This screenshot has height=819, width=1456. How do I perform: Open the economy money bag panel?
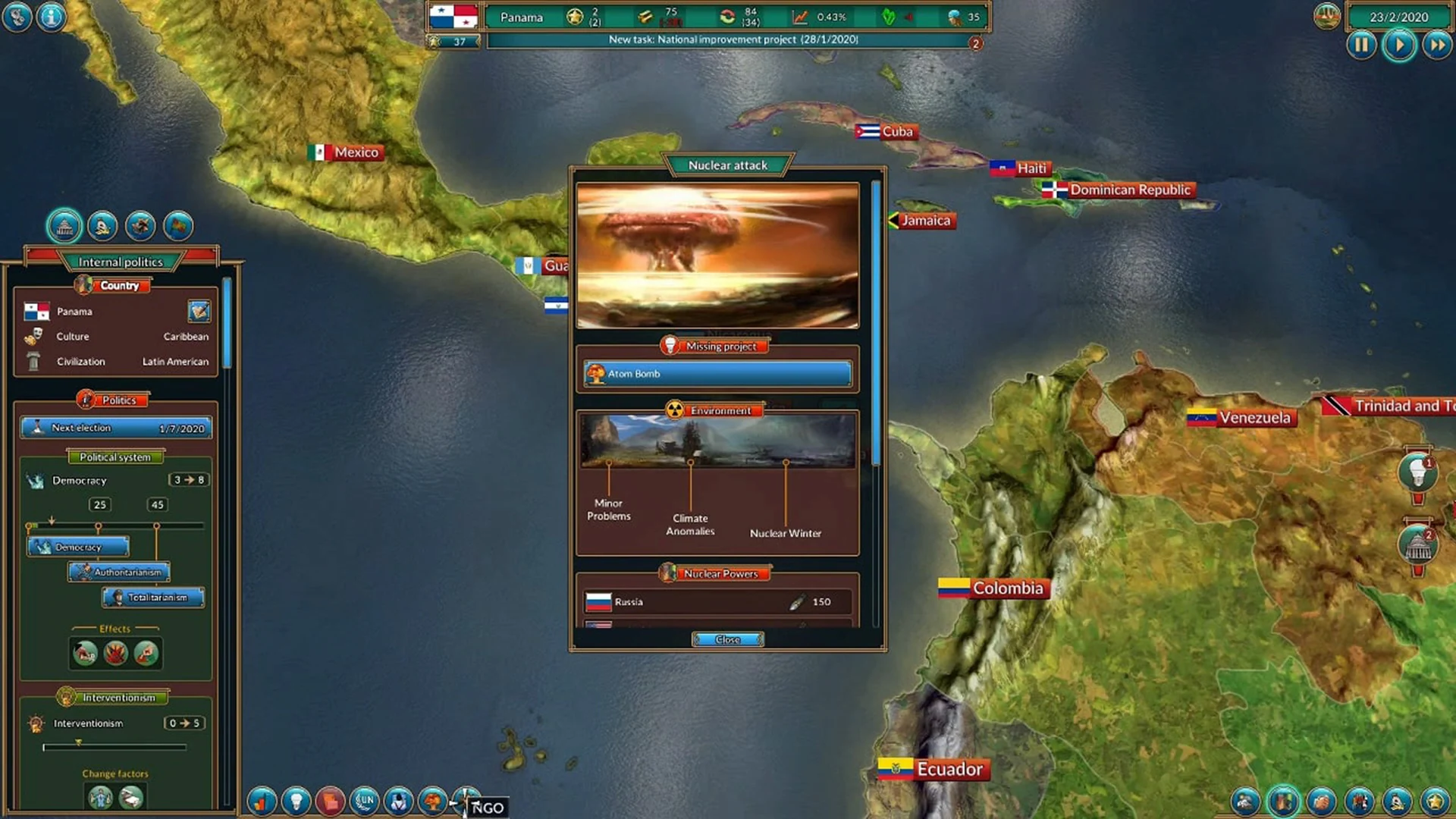coord(331,800)
